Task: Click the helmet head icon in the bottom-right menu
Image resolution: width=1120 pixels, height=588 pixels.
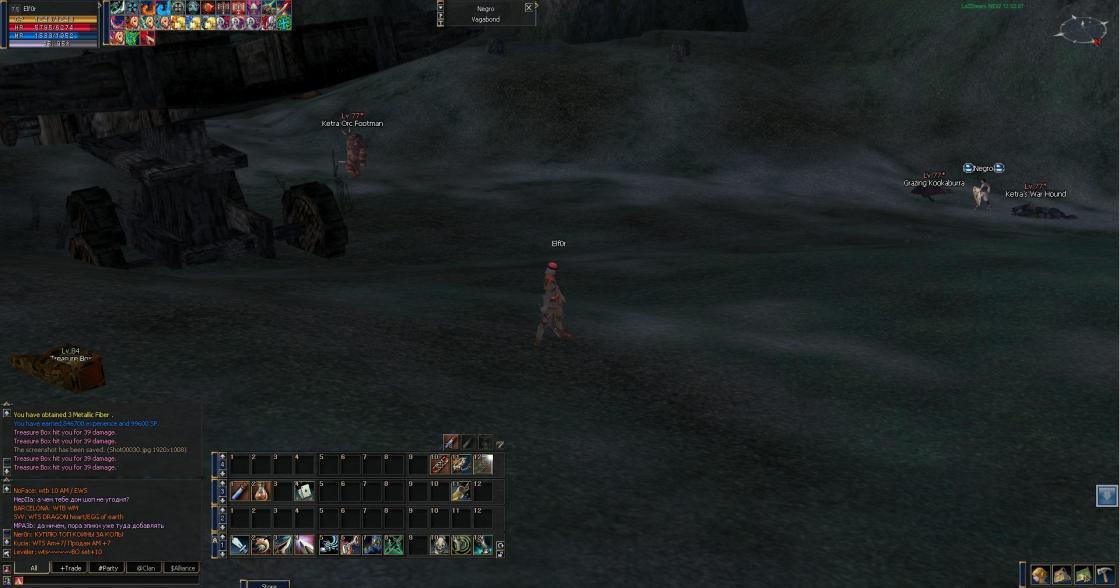Action: click(1041, 575)
